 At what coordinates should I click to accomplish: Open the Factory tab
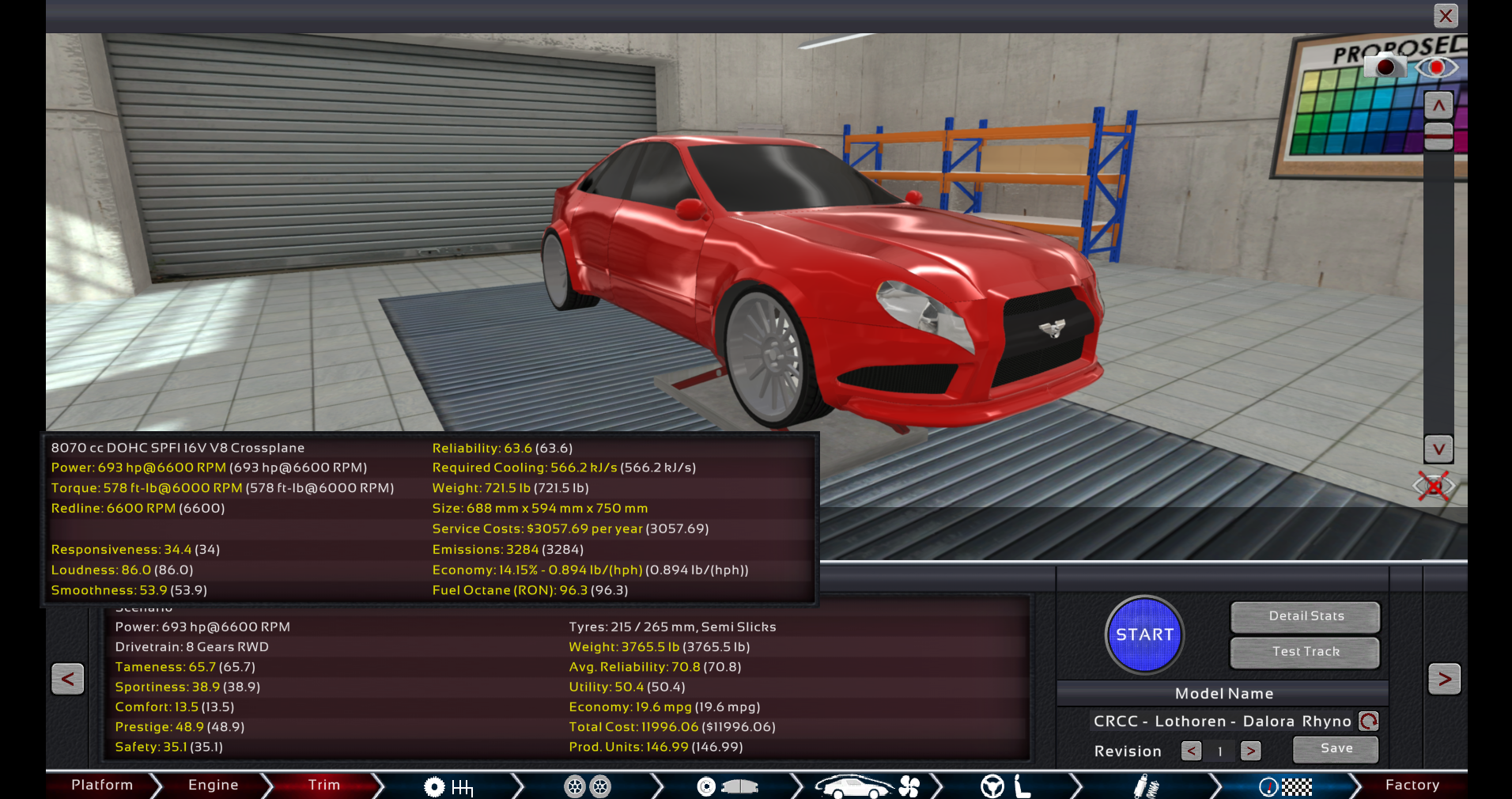[x=1412, y=785]
